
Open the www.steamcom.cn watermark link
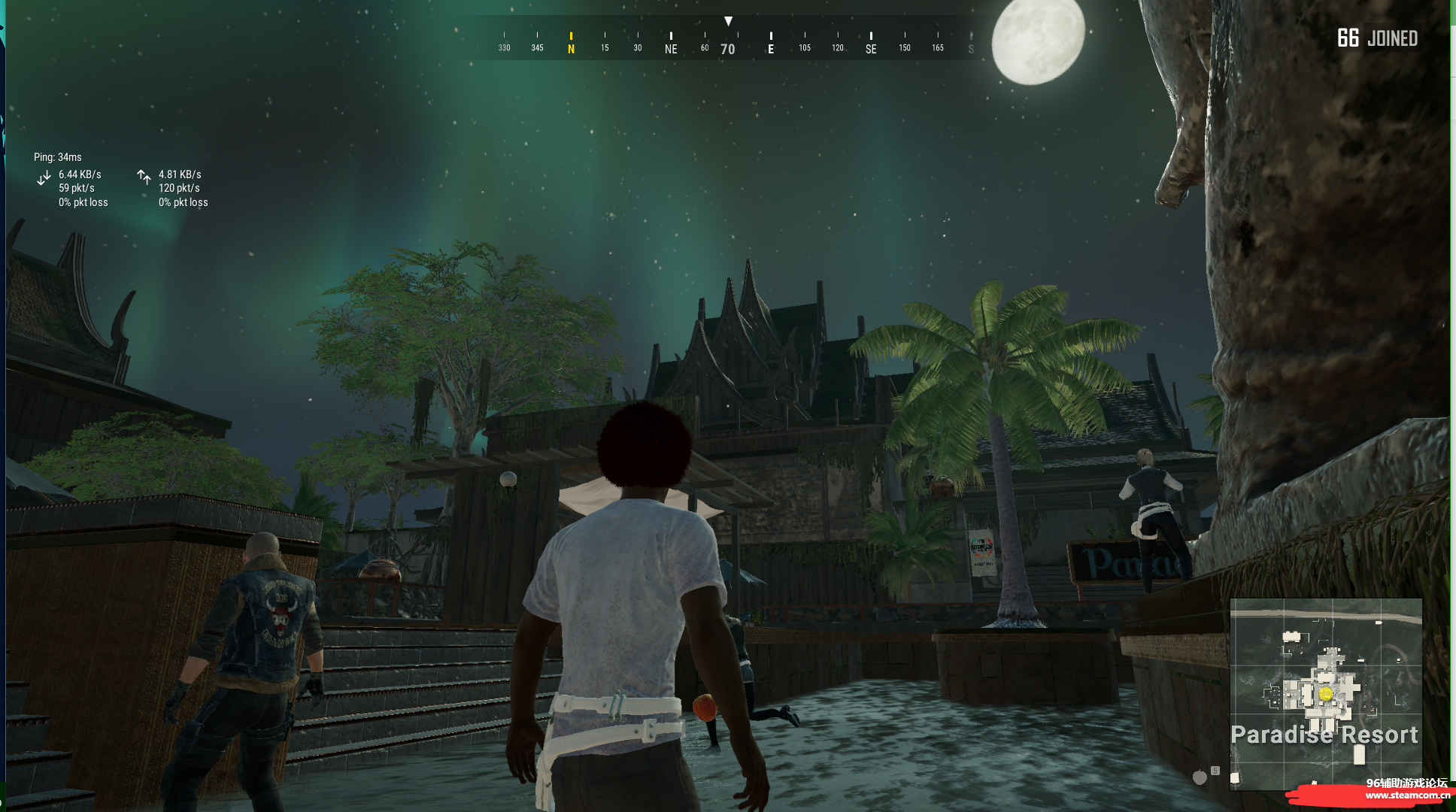[x=1407, y=795]
